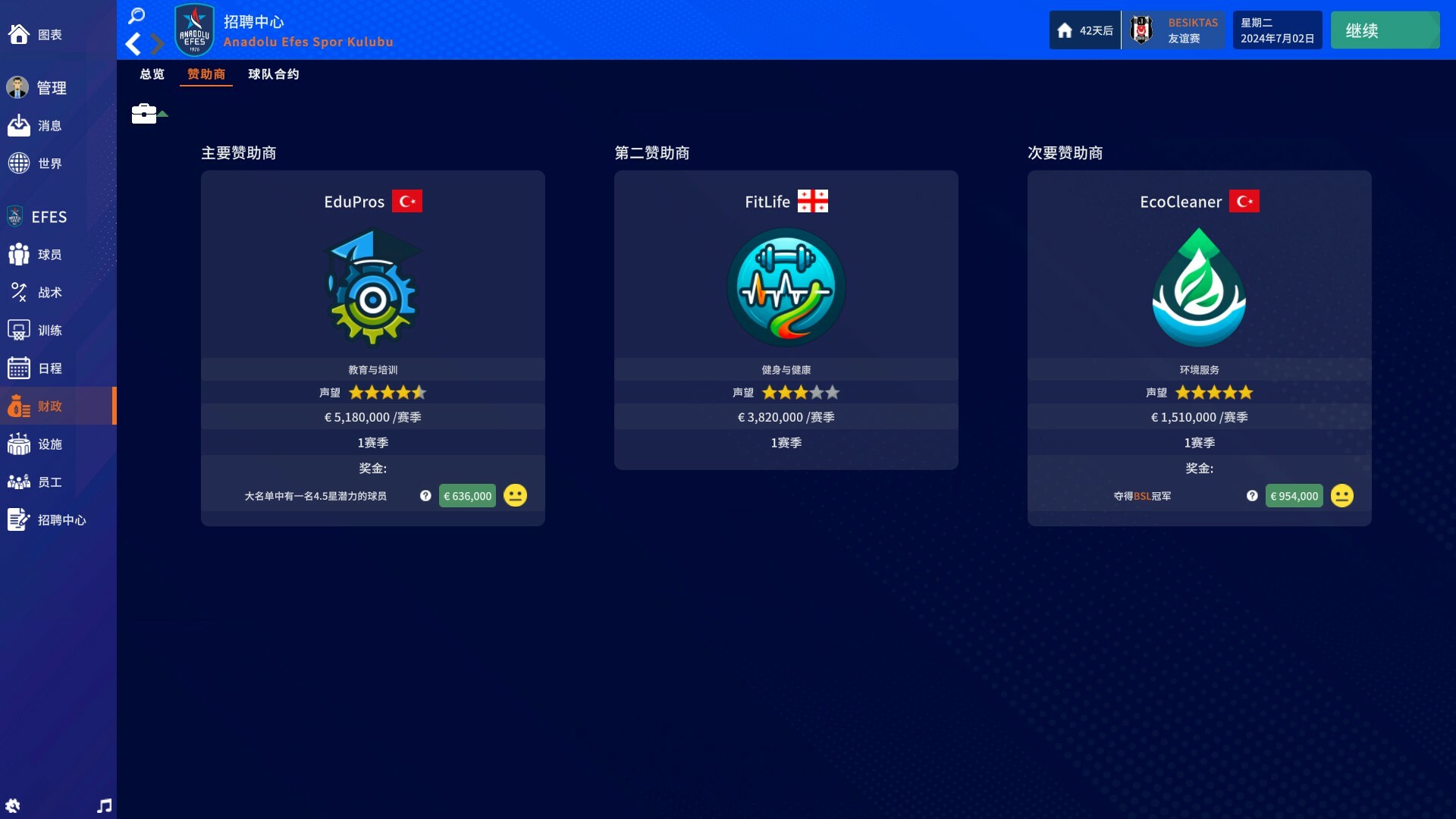Click the search magnifier icon
The height and width of the screenshot is (819, 1456).
click(x=136, y=15)
